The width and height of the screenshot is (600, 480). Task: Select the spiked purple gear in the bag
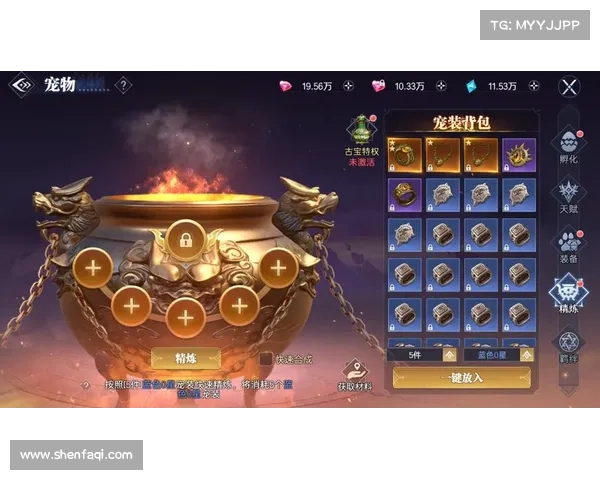coord(519,154)
